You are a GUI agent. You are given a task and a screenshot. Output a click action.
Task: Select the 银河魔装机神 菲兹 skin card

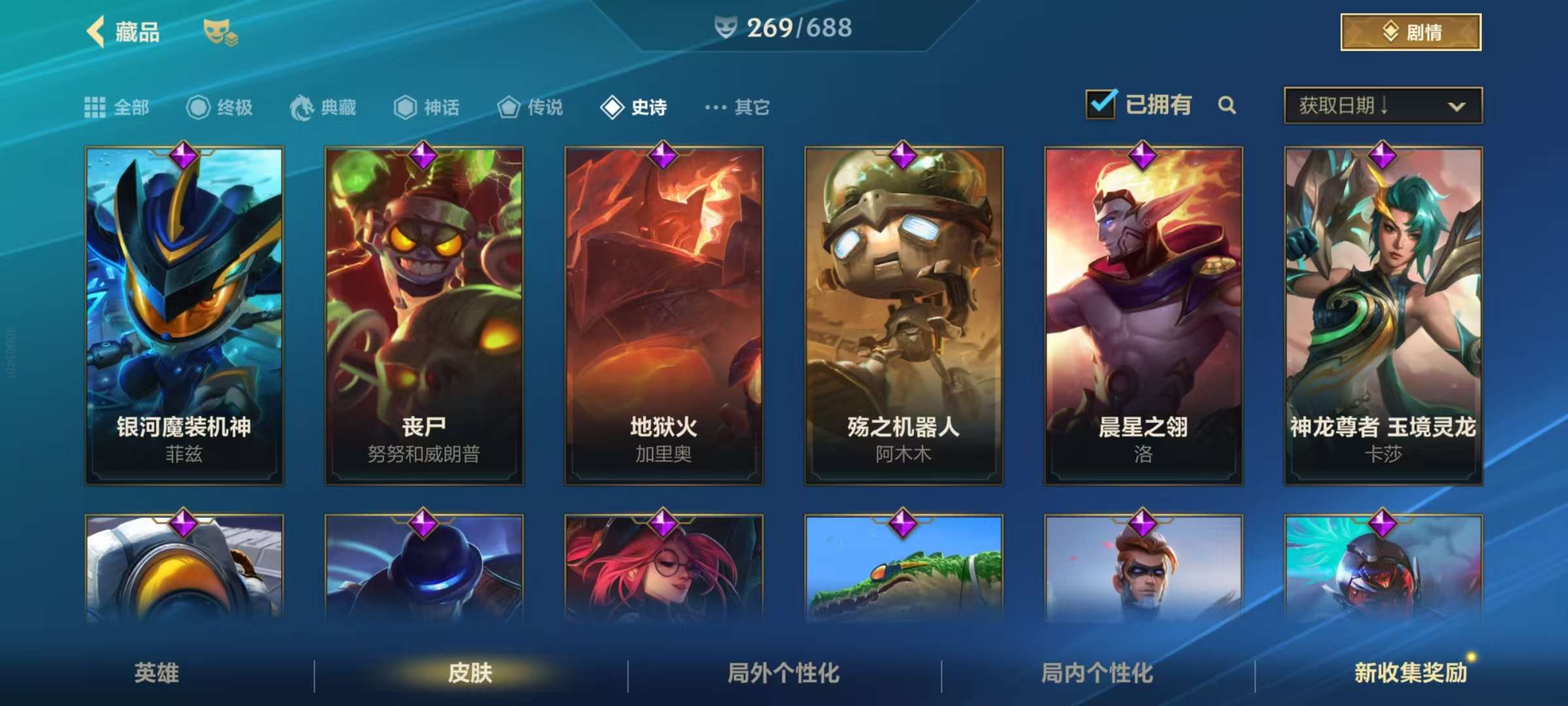pos(184,315)
